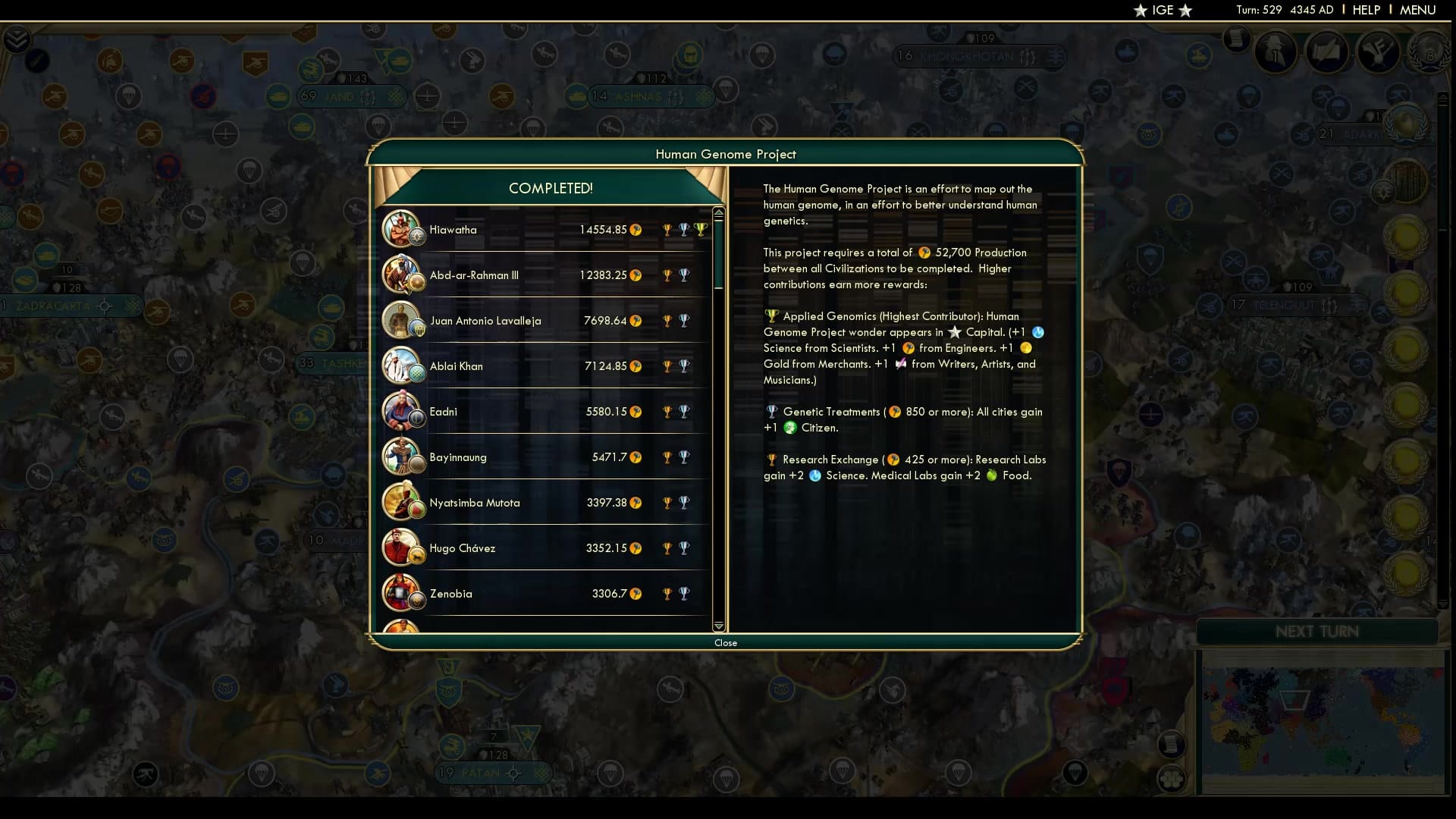Close the Human Genome Project popup
The width and height of the screenshot is (1456, 819).
pyautogui.click(x=726, y=642)
